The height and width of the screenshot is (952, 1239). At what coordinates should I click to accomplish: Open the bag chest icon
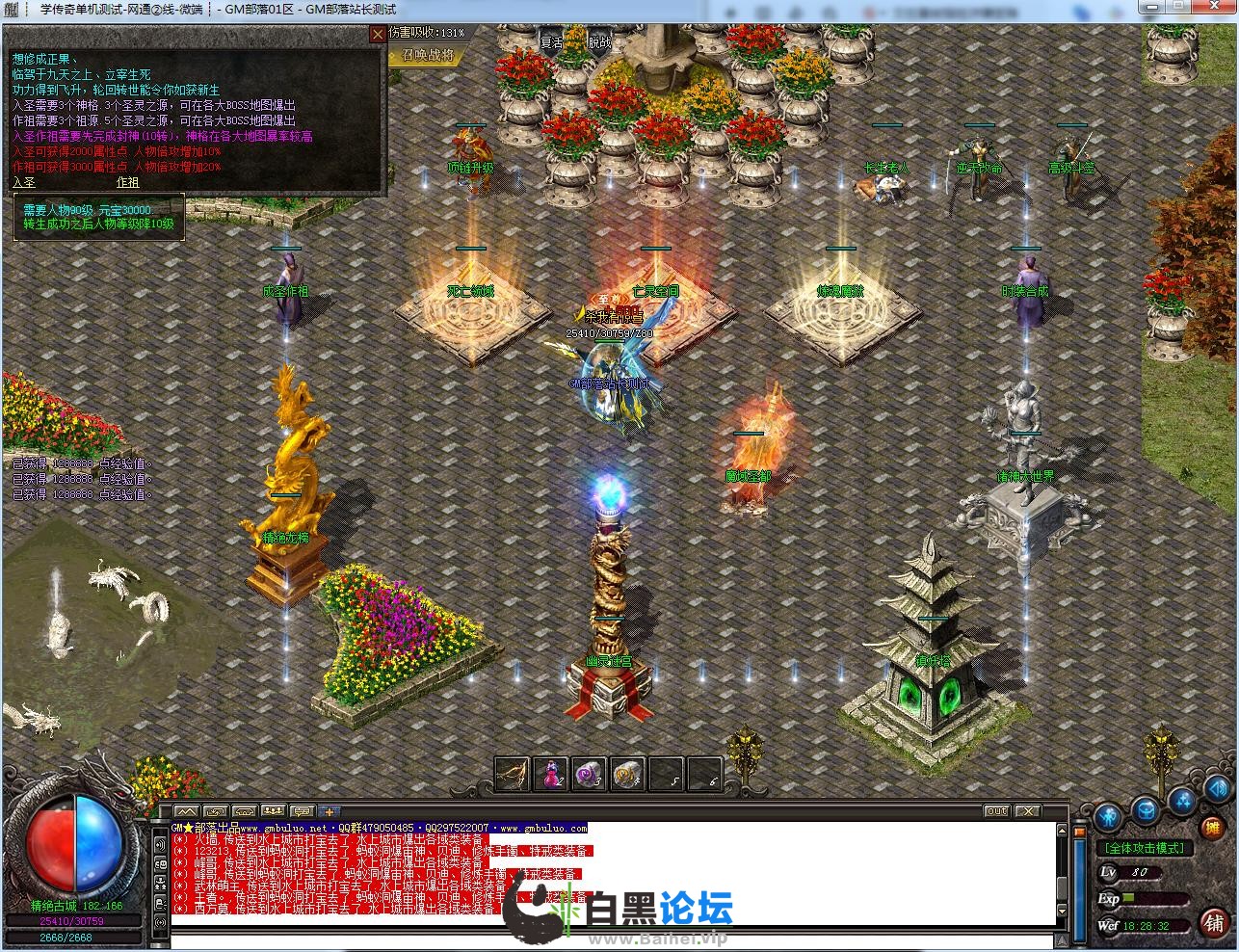point(1145,807)
